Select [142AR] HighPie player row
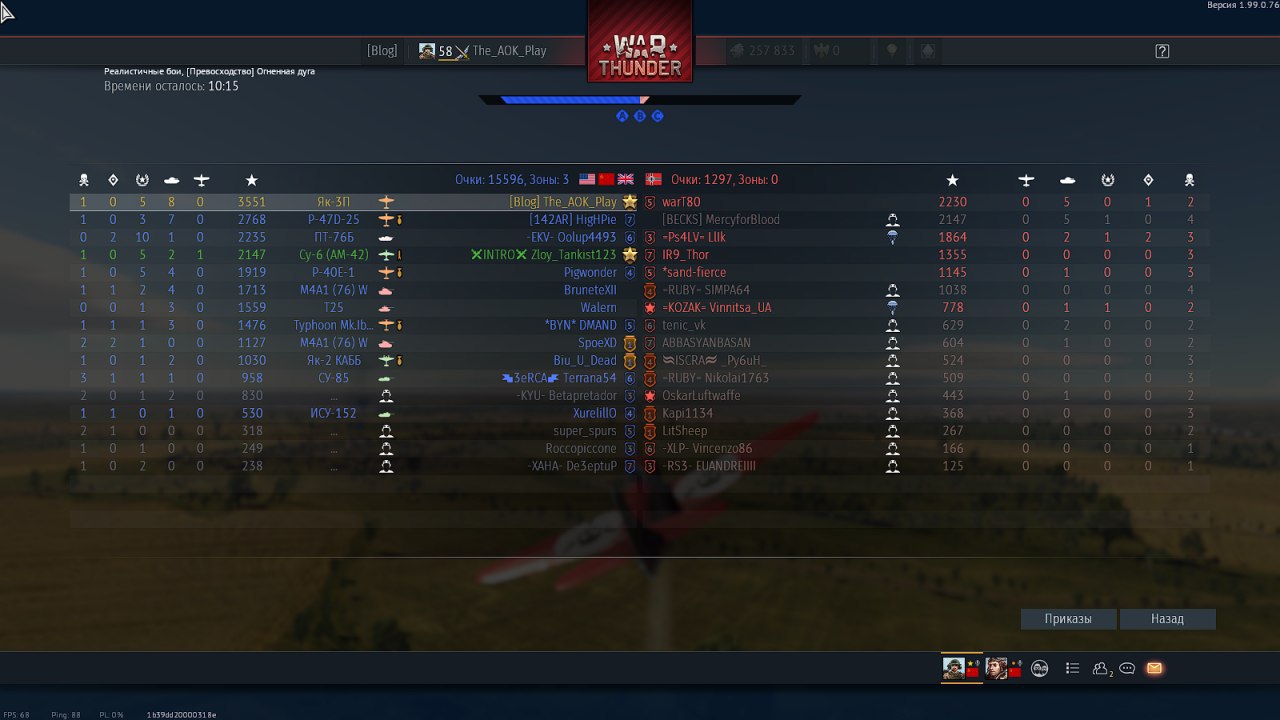 573,220
